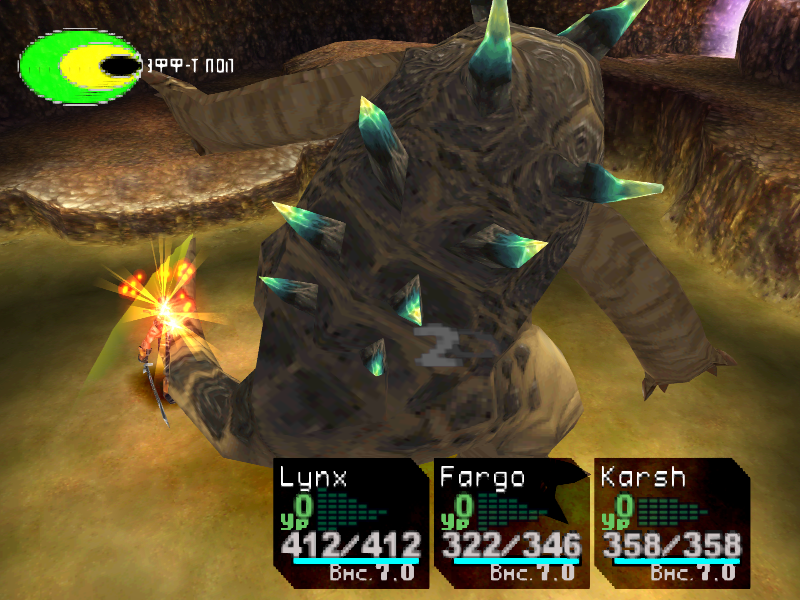The height and width of the screenshot is (600, 800).
Task: Select Fargo's party status panel
Action: [x=510, y=522]
